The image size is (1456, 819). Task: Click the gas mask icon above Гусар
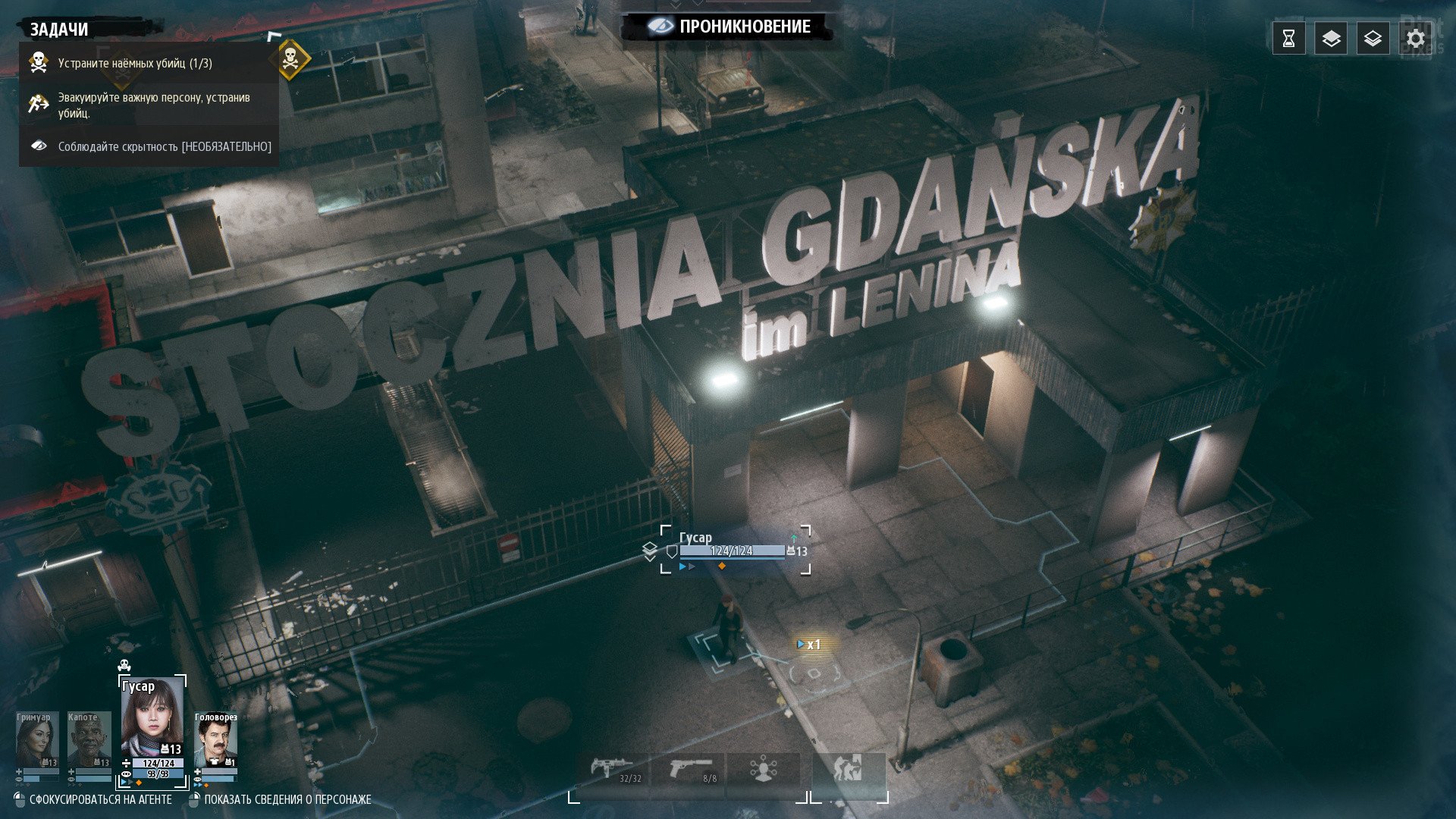tap(124, 666)
